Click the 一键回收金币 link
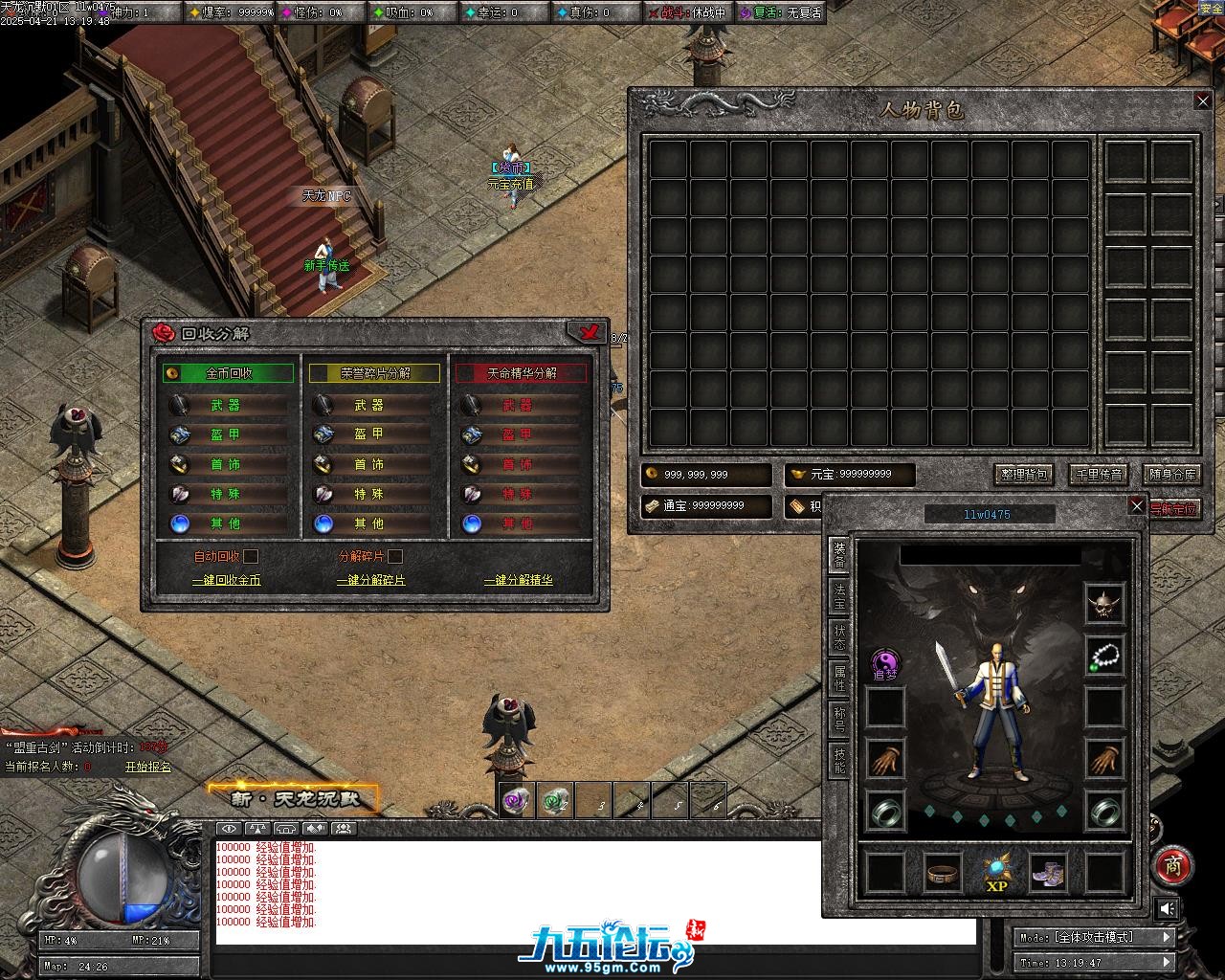This screenshot has height=980, width=1225. pos(227,581)
